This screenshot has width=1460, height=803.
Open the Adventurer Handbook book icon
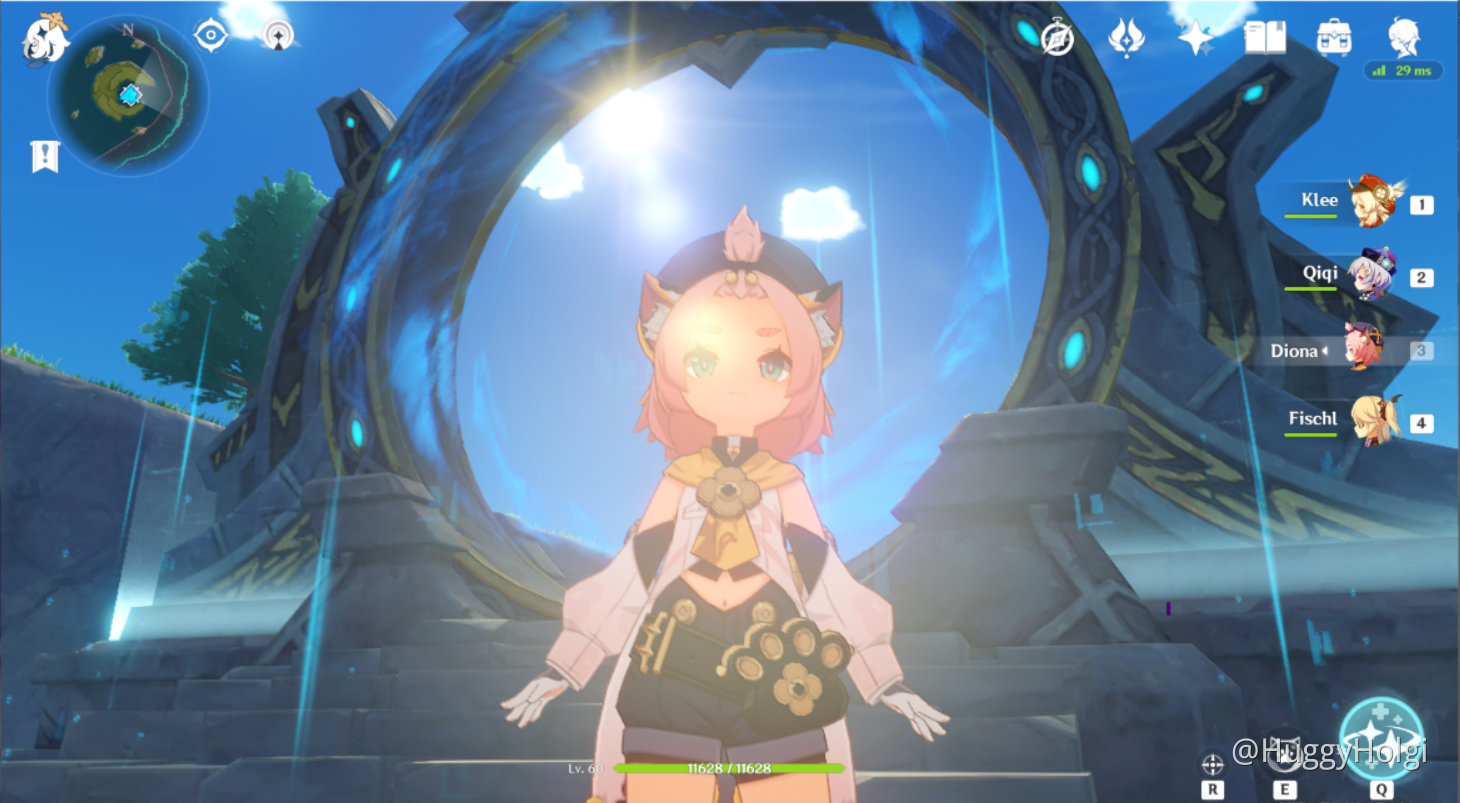coord(1263,37)
